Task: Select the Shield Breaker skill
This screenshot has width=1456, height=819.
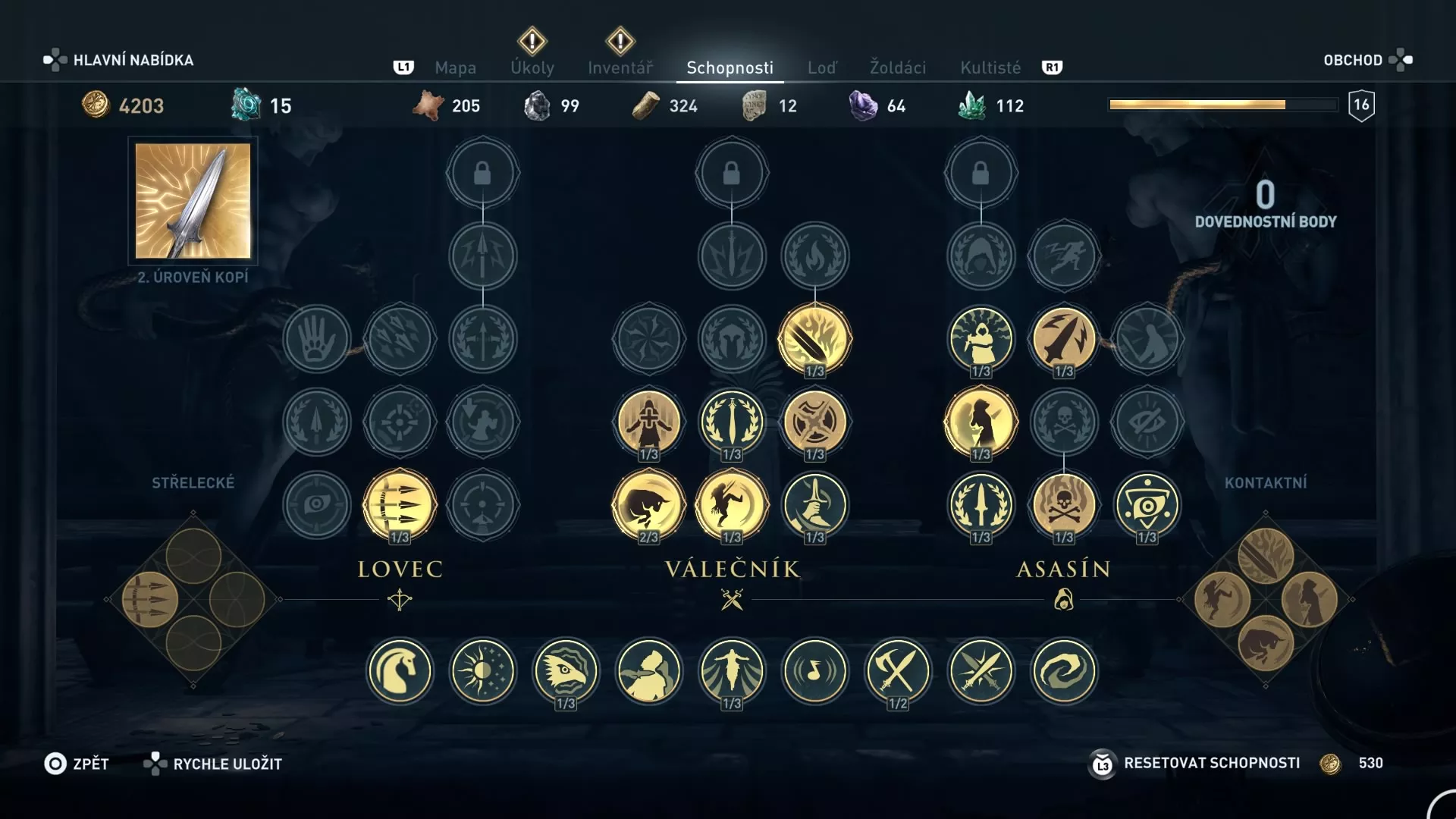Action: (814, 422)
